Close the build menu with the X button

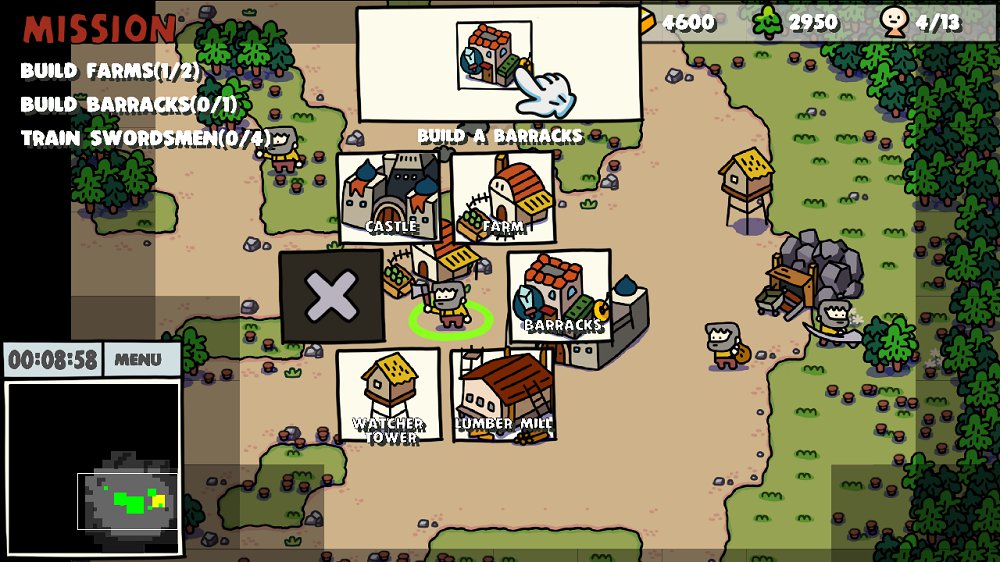(x=331, y=296)
